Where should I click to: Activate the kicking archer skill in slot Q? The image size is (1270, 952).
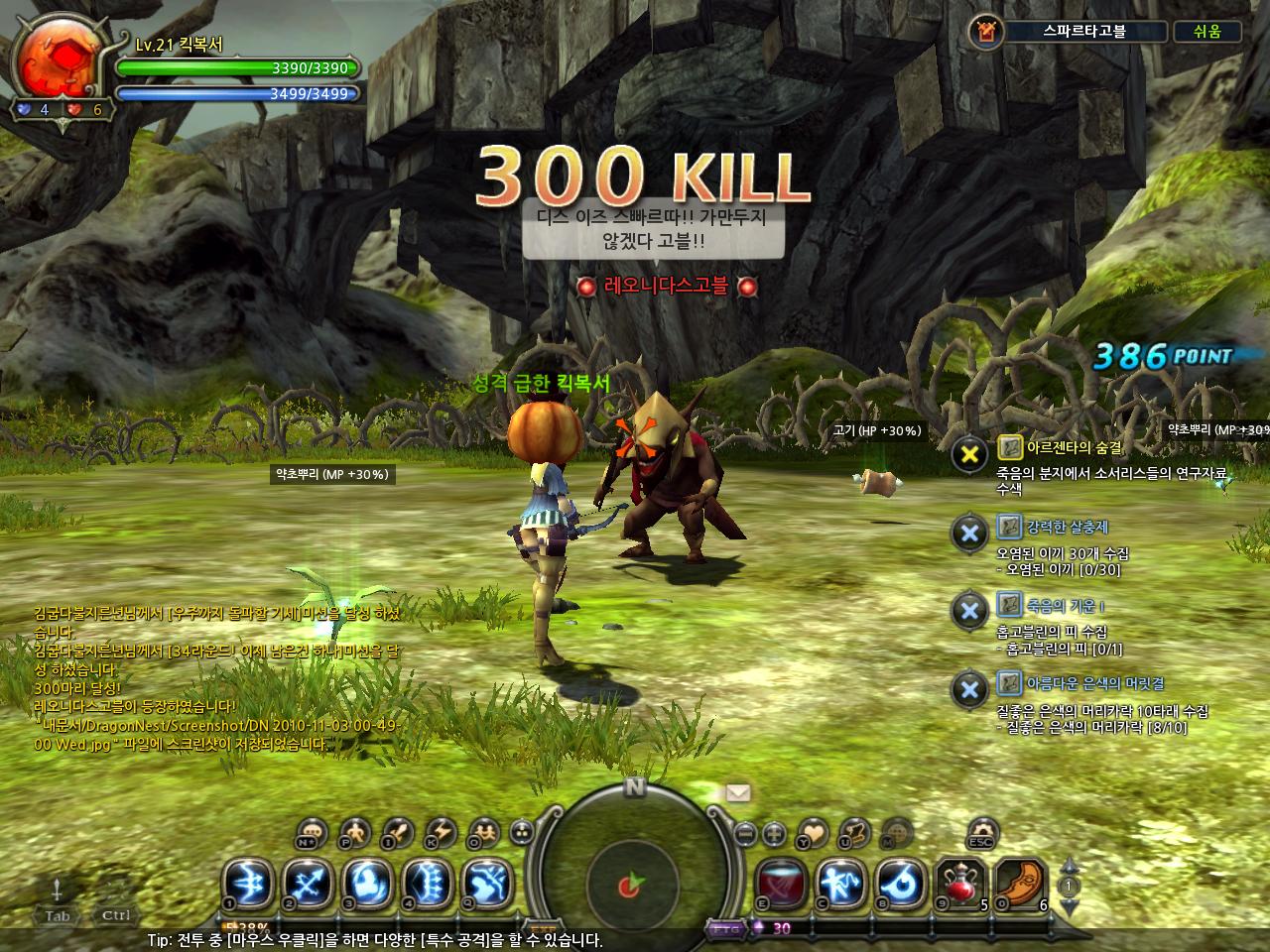487,884
